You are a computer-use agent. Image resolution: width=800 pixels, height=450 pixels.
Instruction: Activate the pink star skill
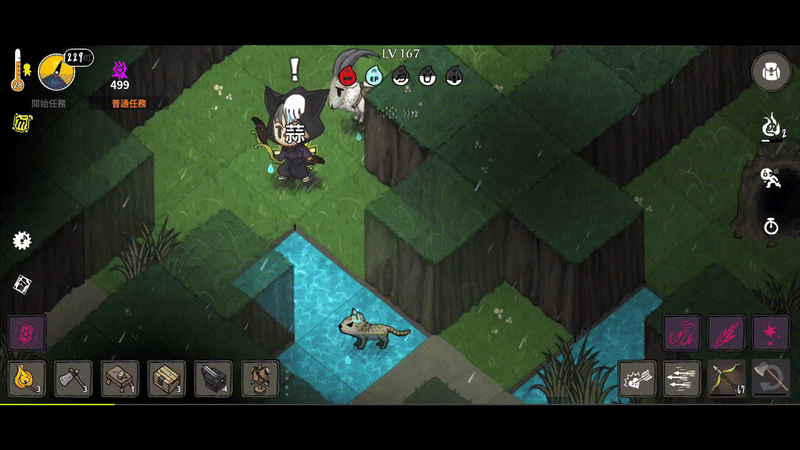[771, 332]
